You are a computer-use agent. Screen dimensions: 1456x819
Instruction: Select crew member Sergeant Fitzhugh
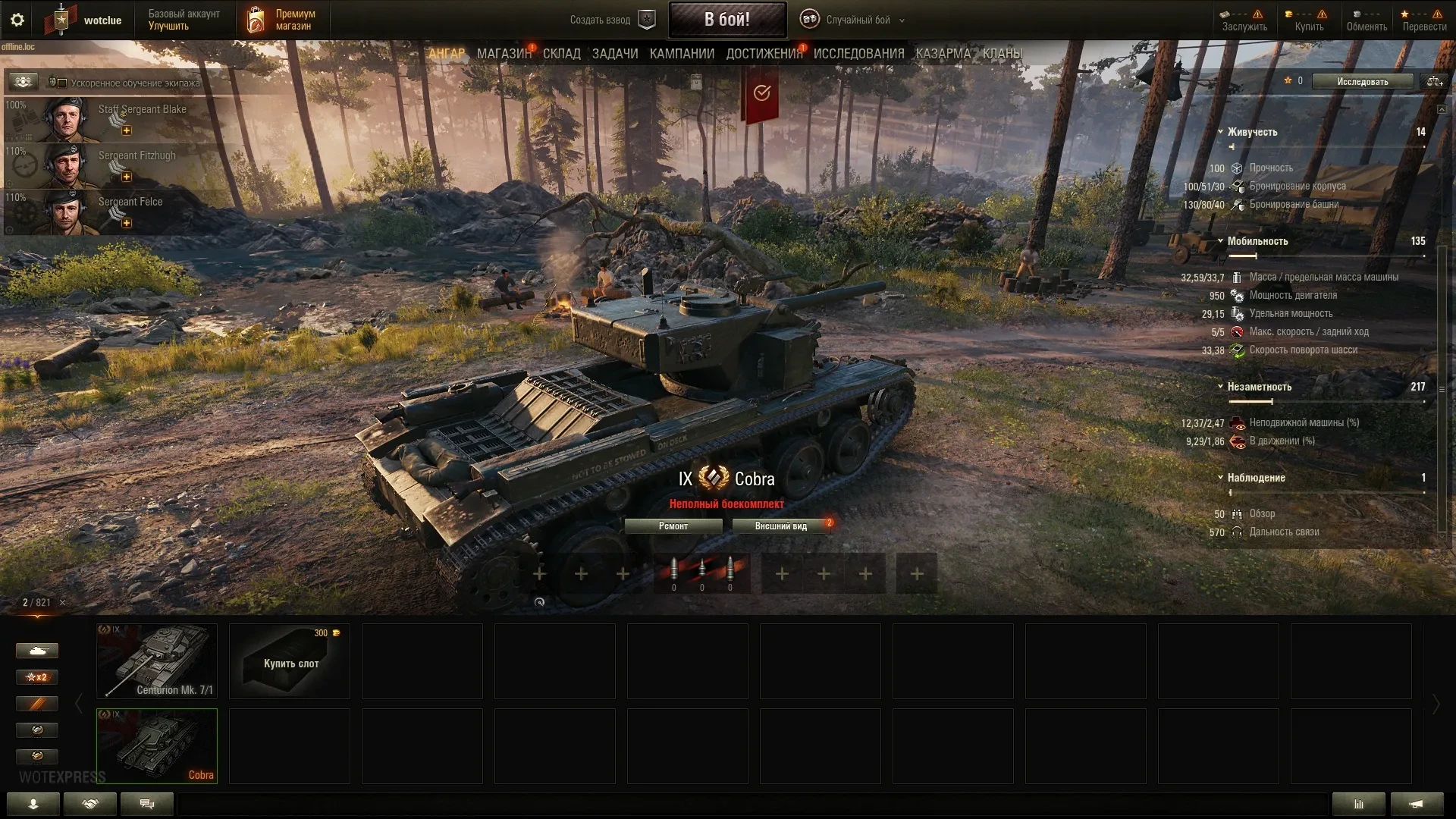pos(121,165)
